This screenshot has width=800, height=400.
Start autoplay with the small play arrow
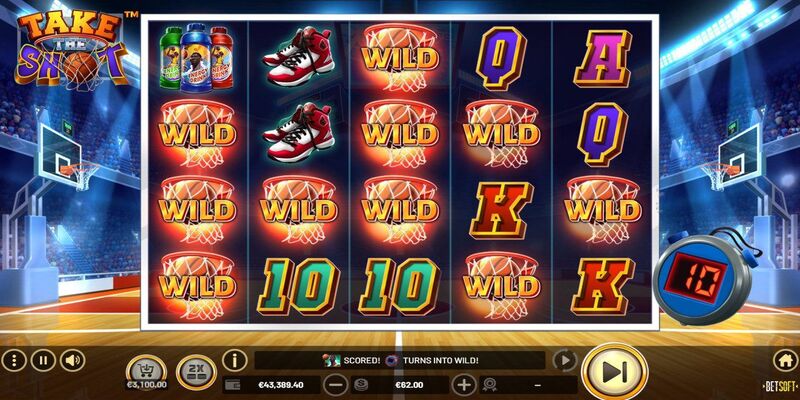(x=565, y=360)
